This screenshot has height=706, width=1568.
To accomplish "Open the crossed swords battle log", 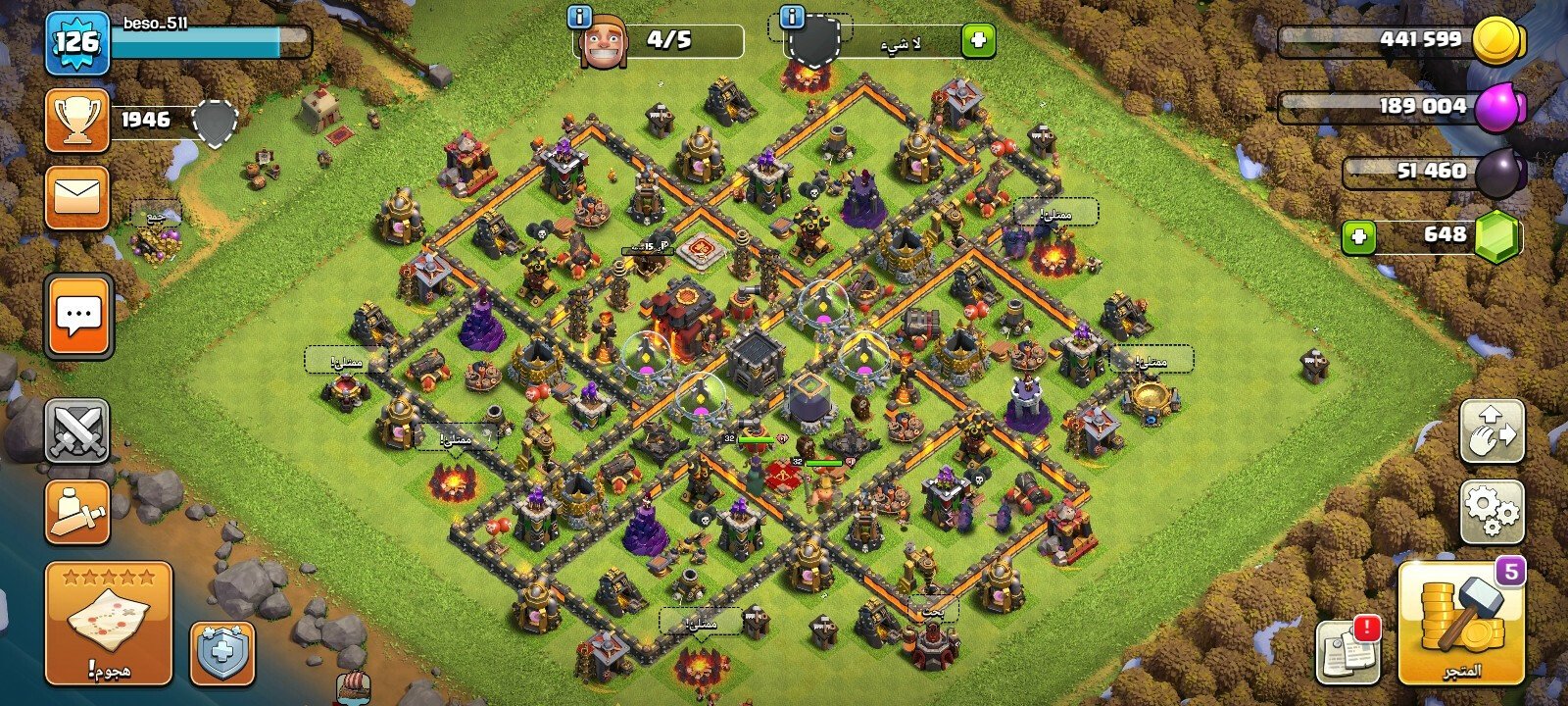I will pos(76,430).
